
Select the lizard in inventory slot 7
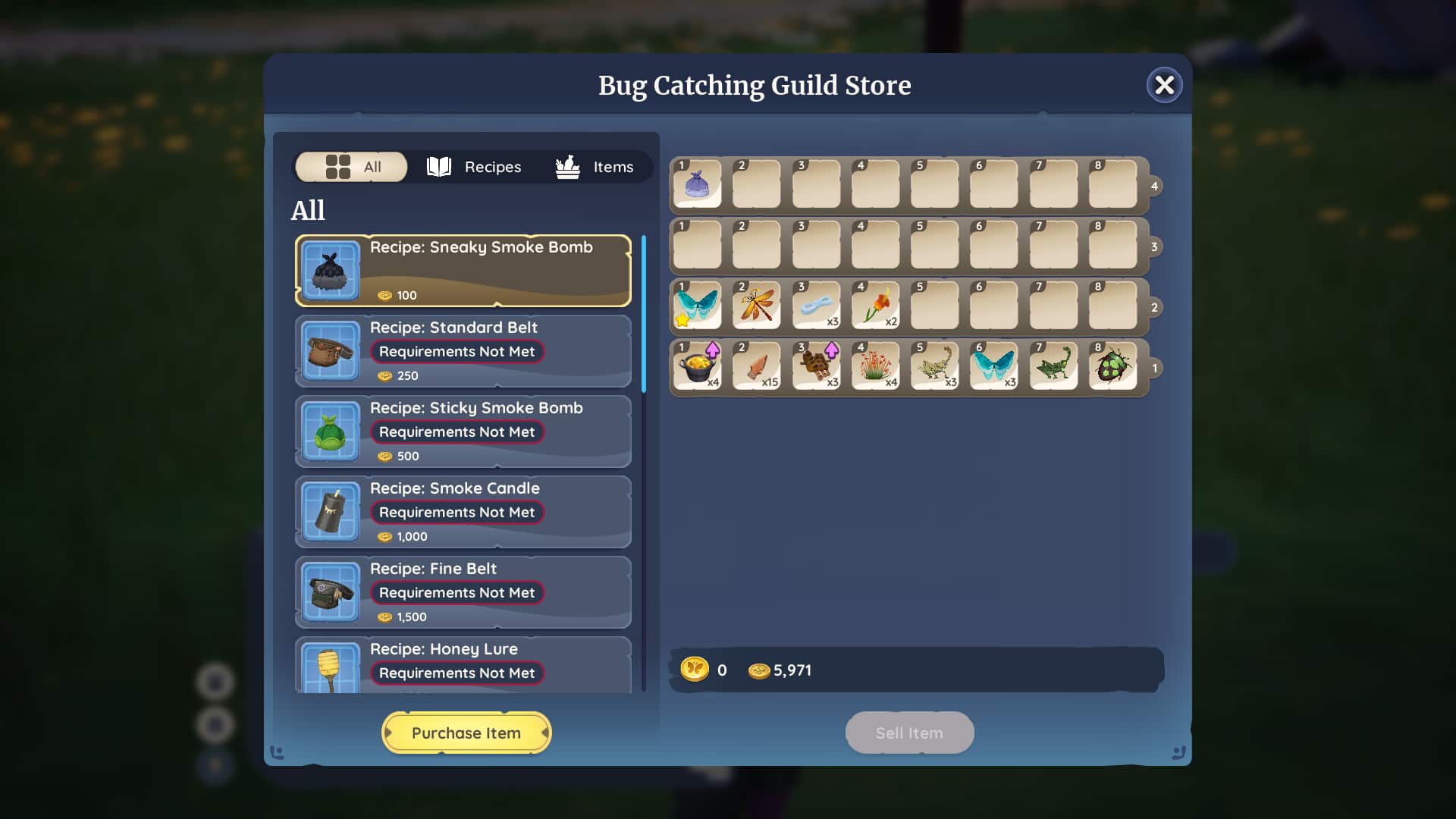[x=1053, y=366]
